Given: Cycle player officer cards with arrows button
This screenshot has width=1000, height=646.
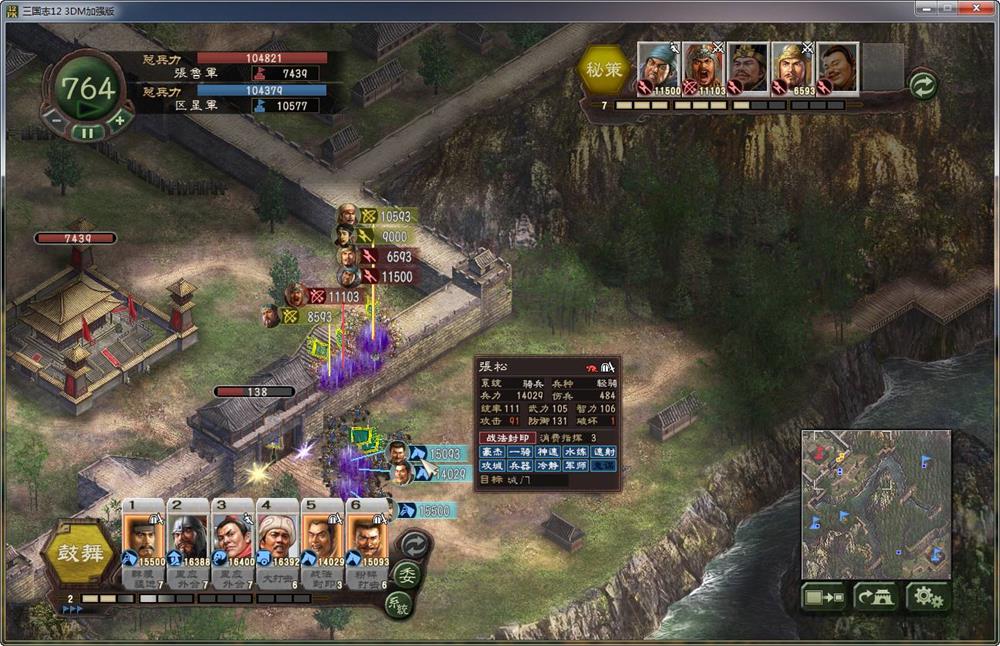Looking at the screenshot, I should pos(413,544).
